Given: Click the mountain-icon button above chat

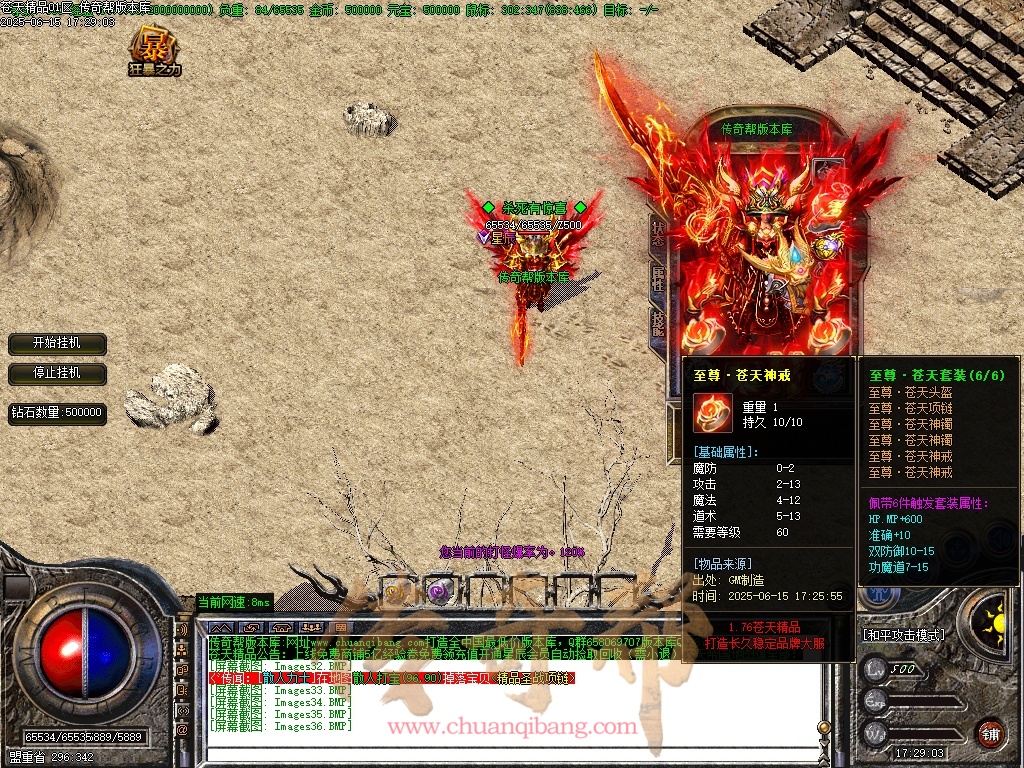Looking at the screenshot, I should click(x=222, y=627).
